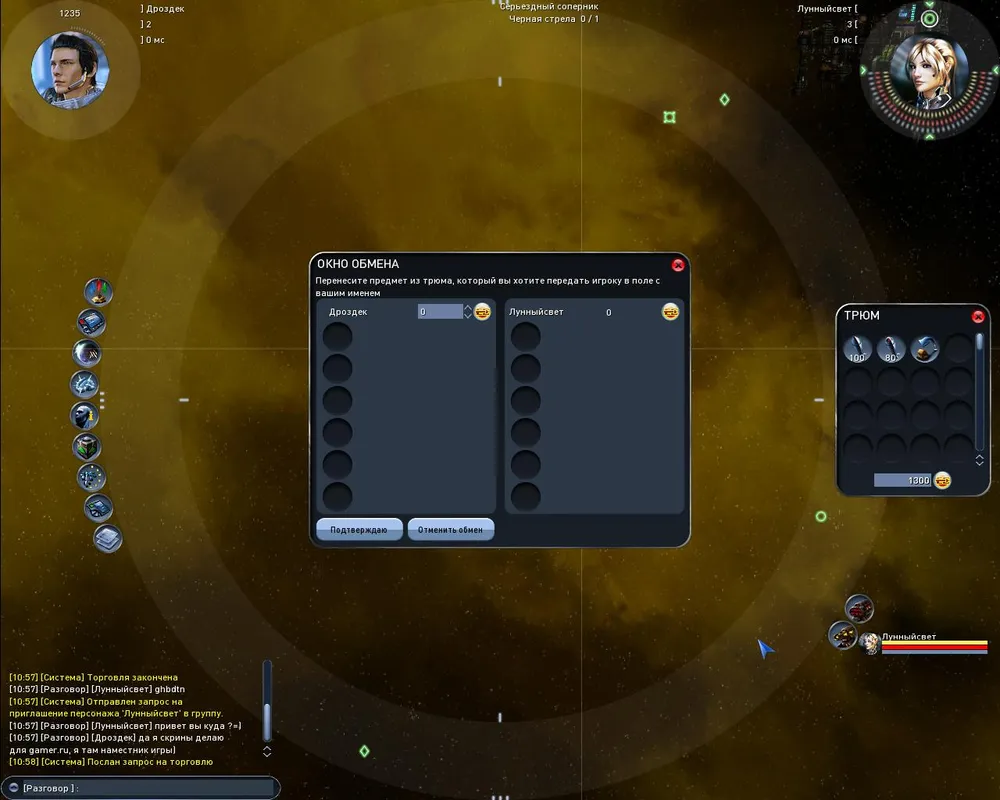Select the cargo item with quantity 100
This screenshot has height=800, width=1000.
857,349
